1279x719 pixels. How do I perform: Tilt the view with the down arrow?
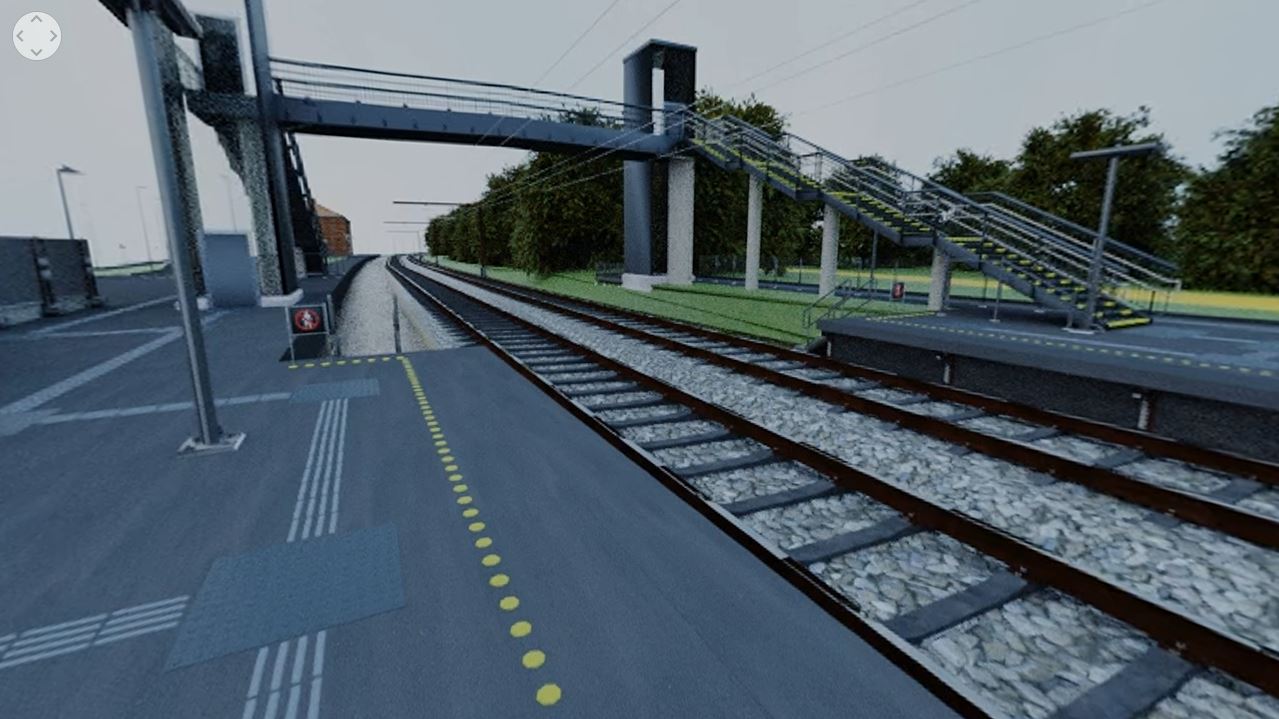pos(37,51)
